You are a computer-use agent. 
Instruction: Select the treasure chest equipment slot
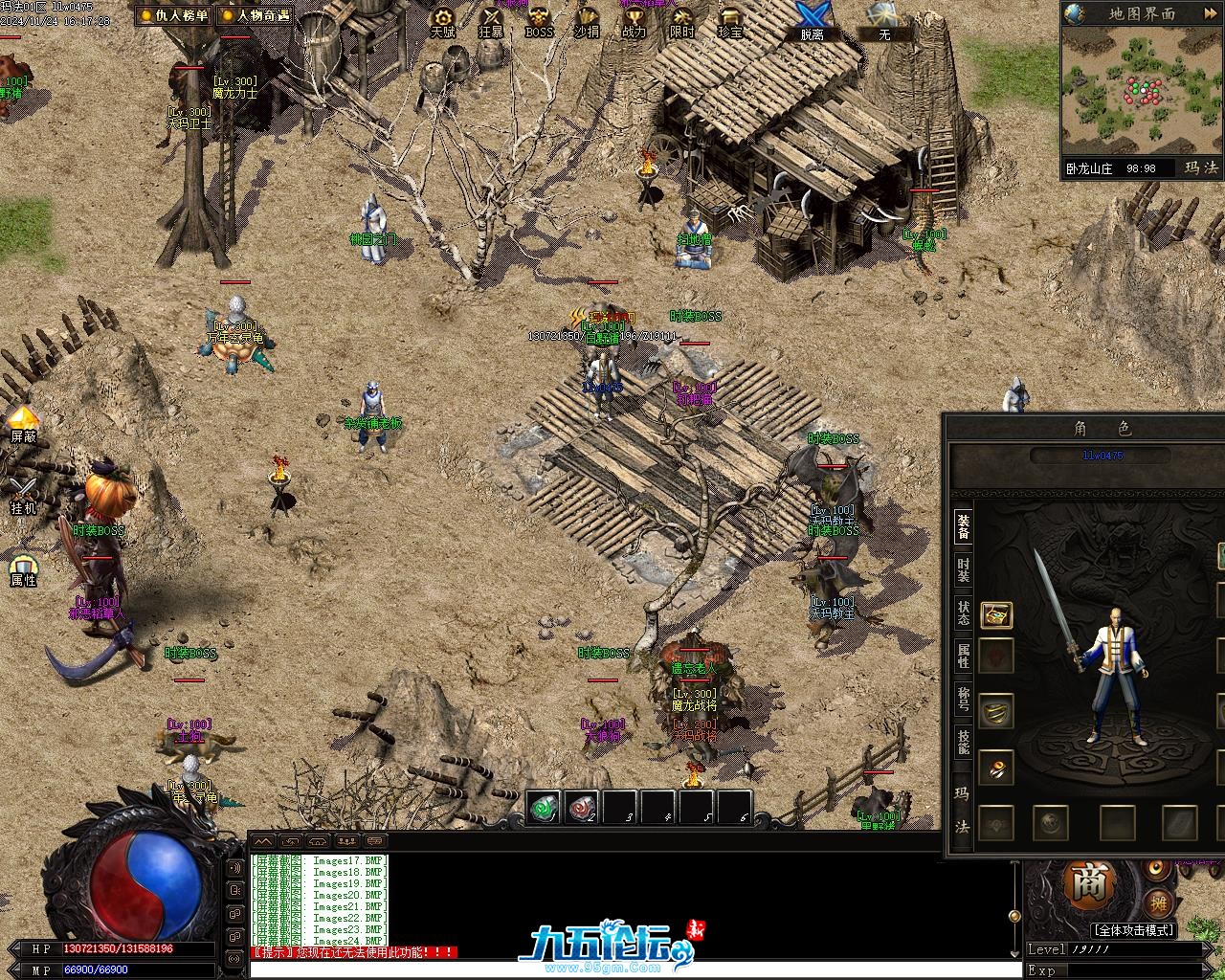coord(996,614)
